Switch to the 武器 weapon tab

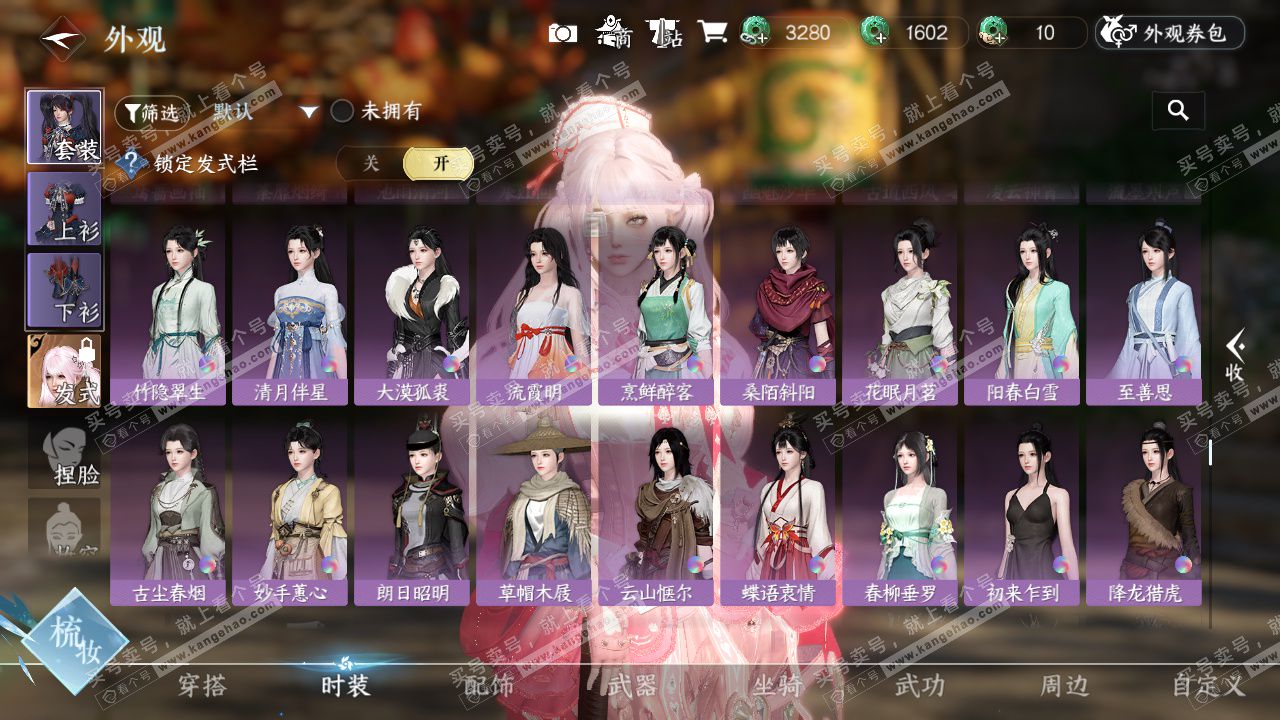(632, 686)
